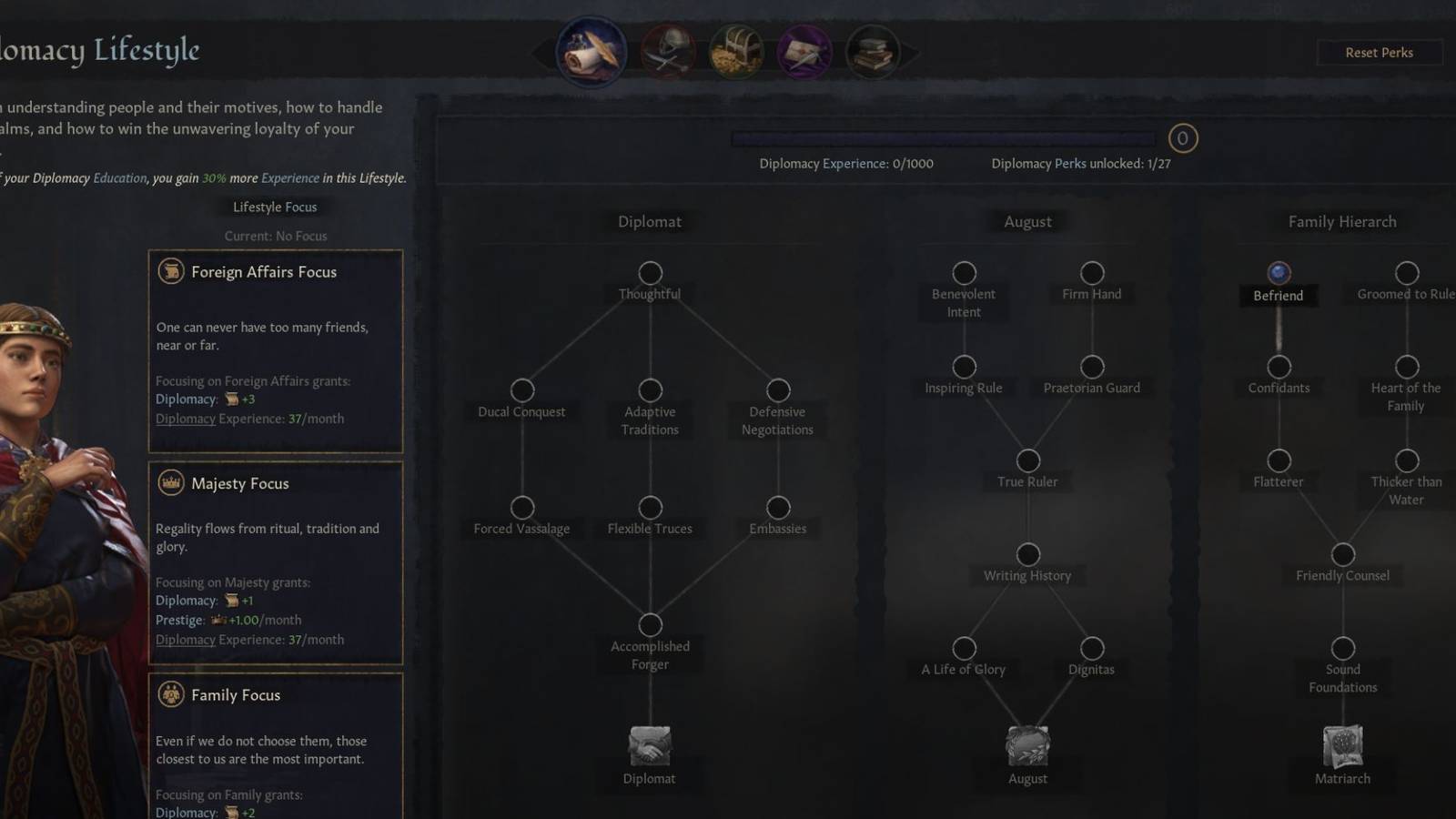Click the Diplomacy scroll lifestyle icon

coord(591,52)
